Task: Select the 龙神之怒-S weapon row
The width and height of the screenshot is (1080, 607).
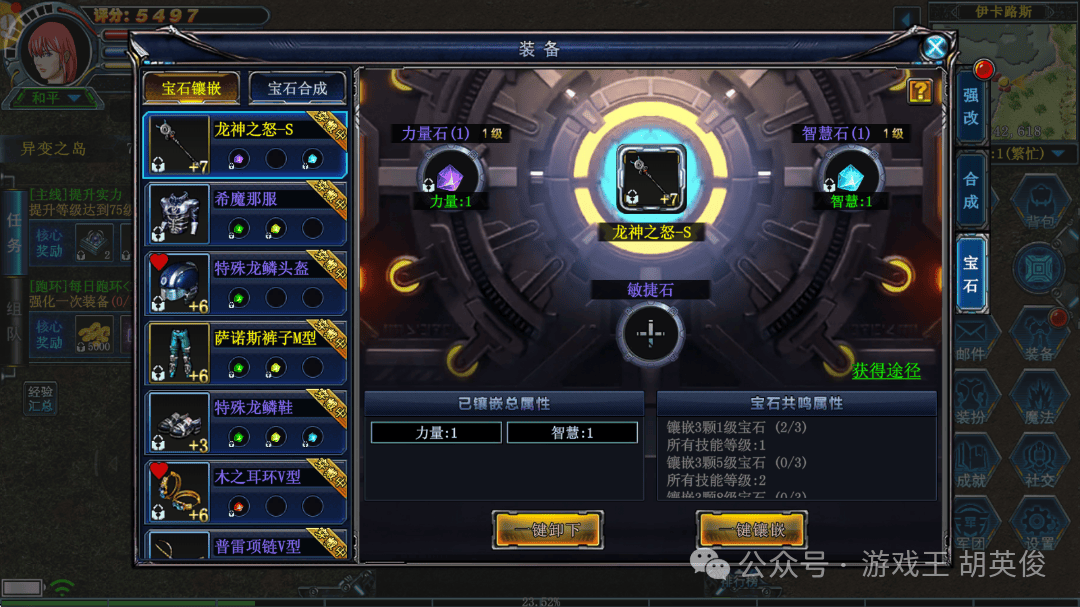Action: pos(246,144)
